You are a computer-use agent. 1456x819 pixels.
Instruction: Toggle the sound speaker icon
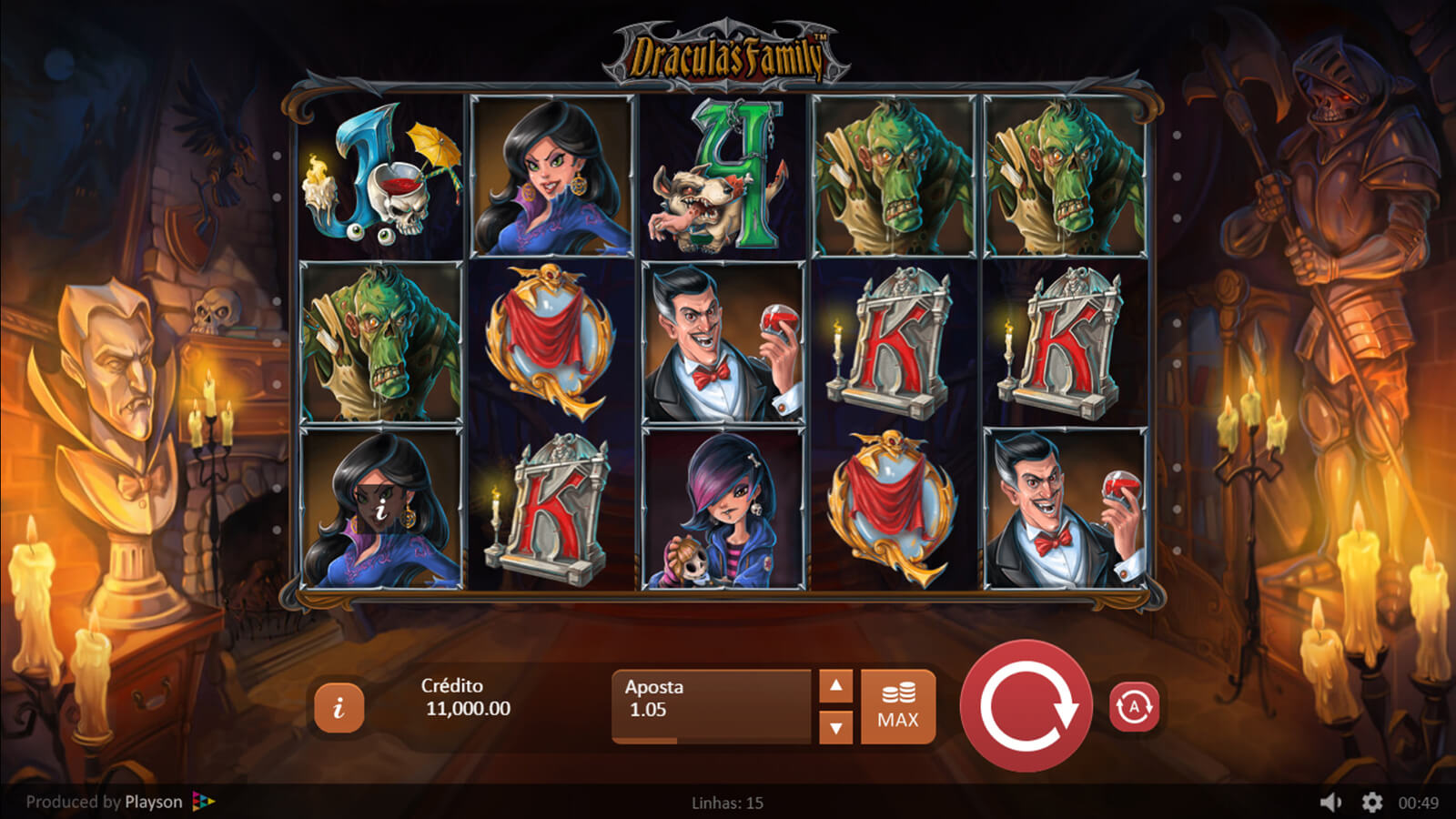pyautogui.click(x=1330, y=802)
